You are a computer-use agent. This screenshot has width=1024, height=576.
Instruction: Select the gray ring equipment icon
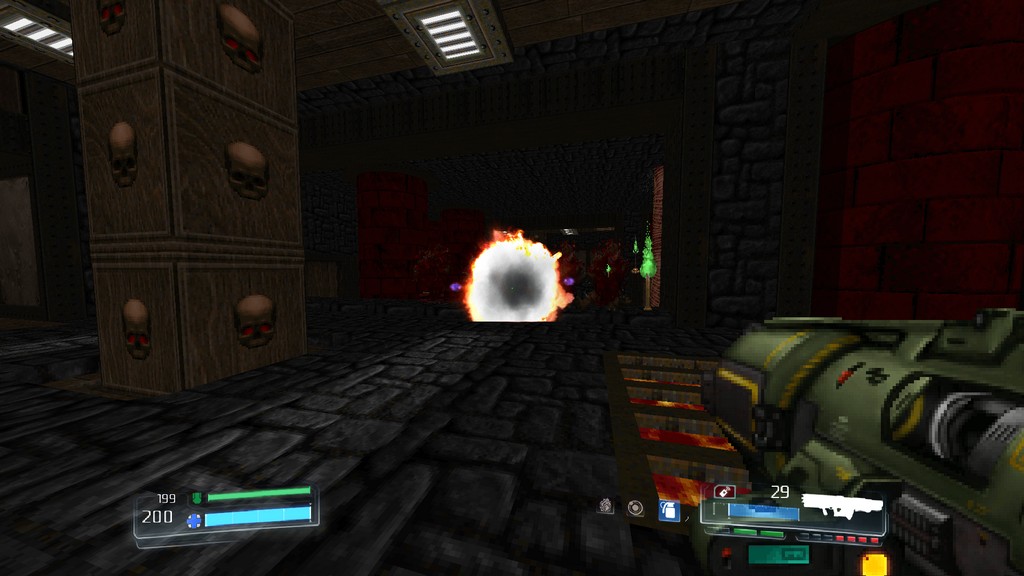pyautogui.click(x=635, y=508)
